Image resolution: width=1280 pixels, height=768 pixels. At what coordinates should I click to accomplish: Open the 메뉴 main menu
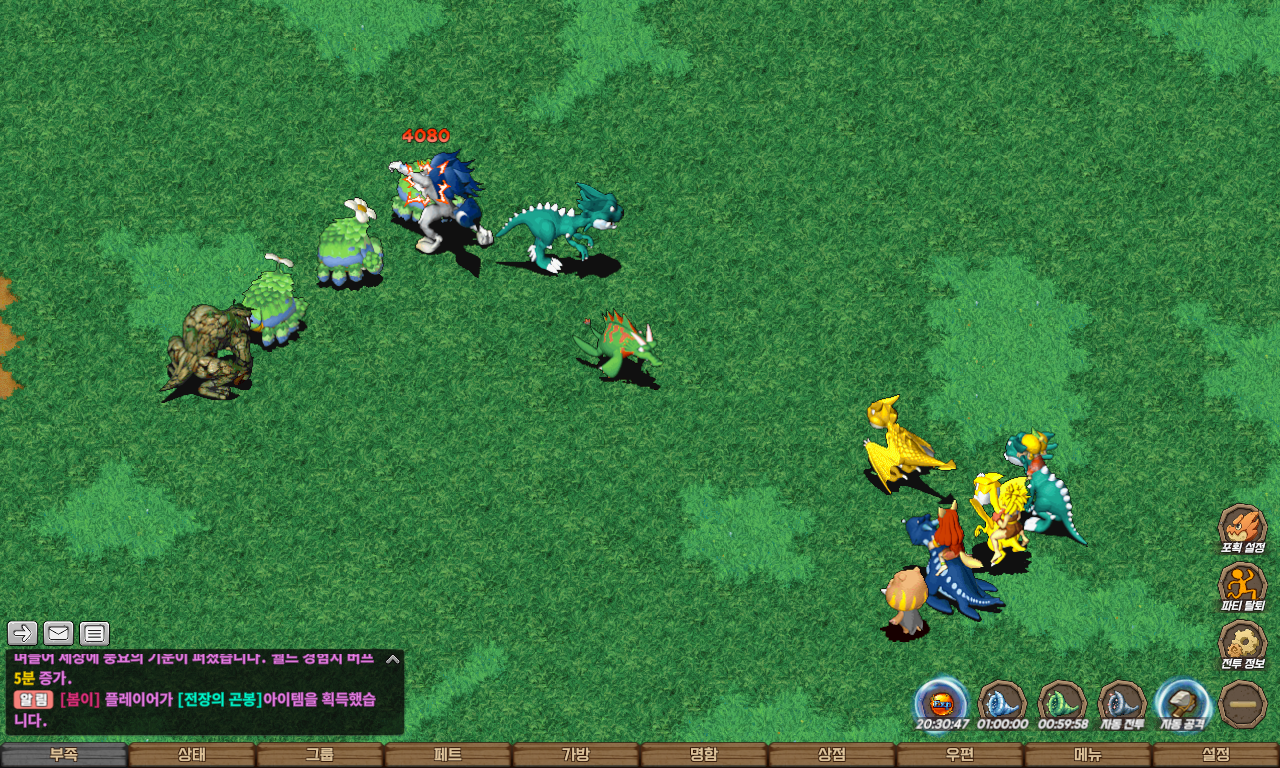click(1088, 755)
